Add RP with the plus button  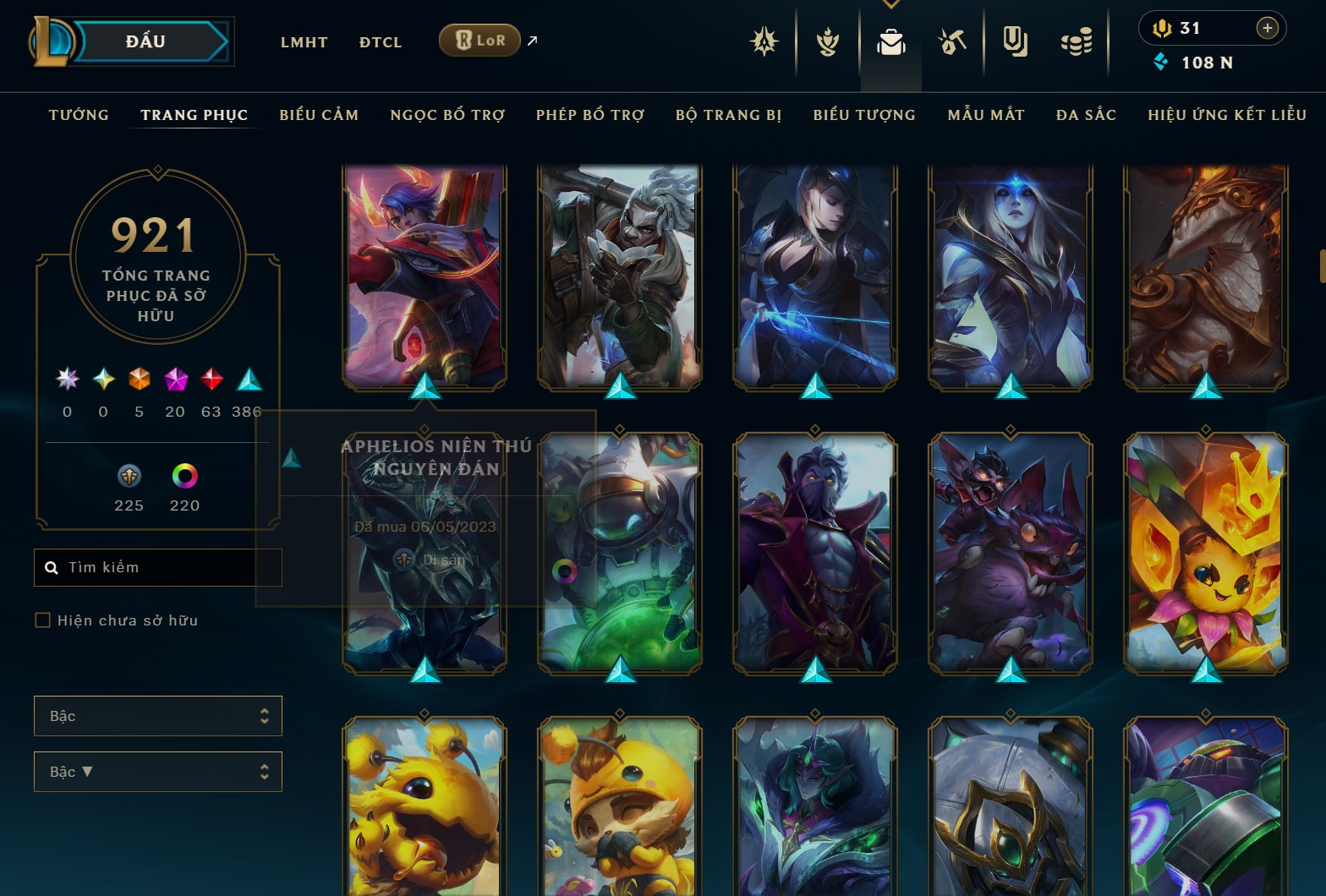1267,28
